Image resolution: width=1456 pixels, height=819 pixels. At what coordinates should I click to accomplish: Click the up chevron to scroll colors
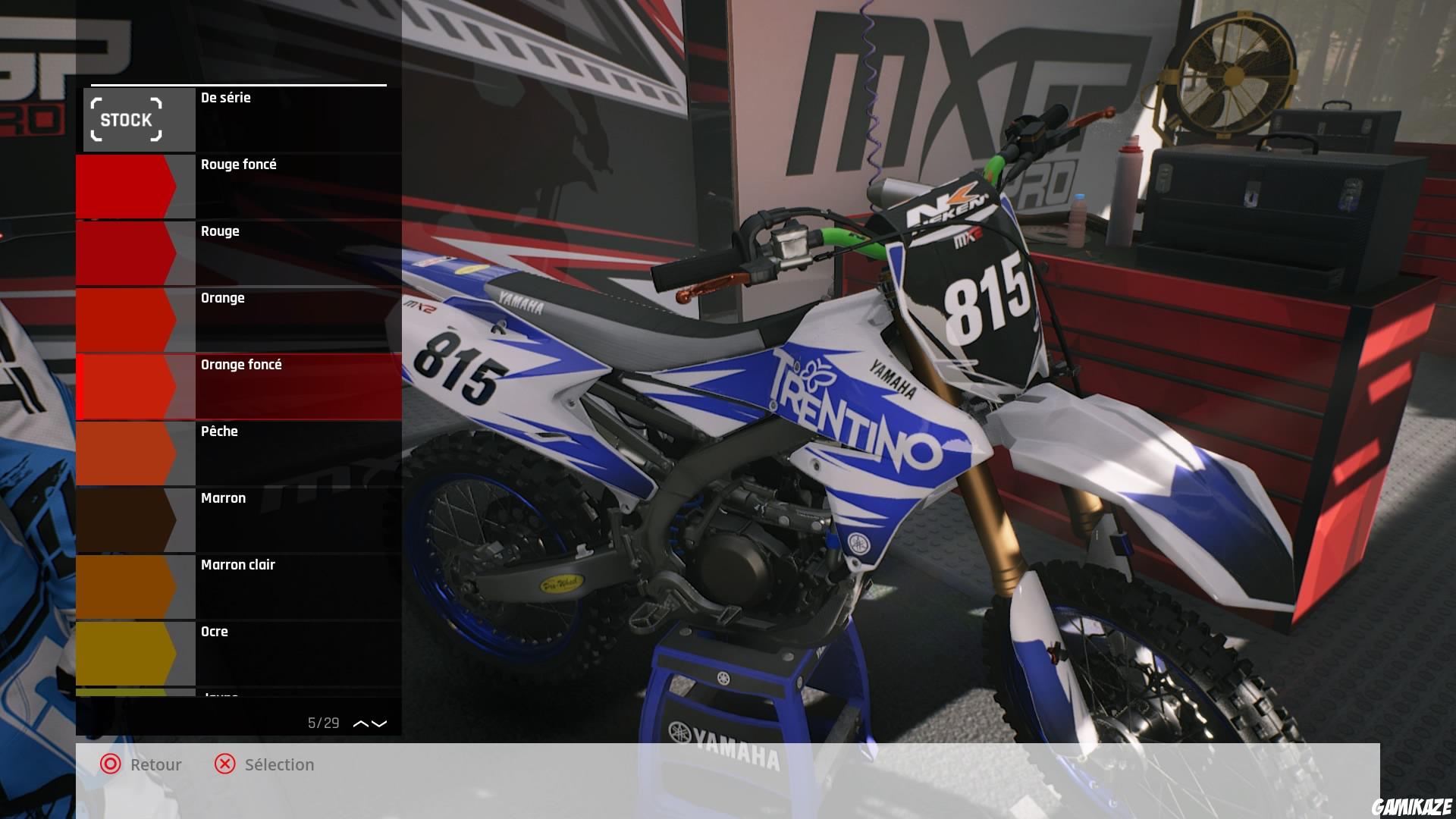pos(359,724)
